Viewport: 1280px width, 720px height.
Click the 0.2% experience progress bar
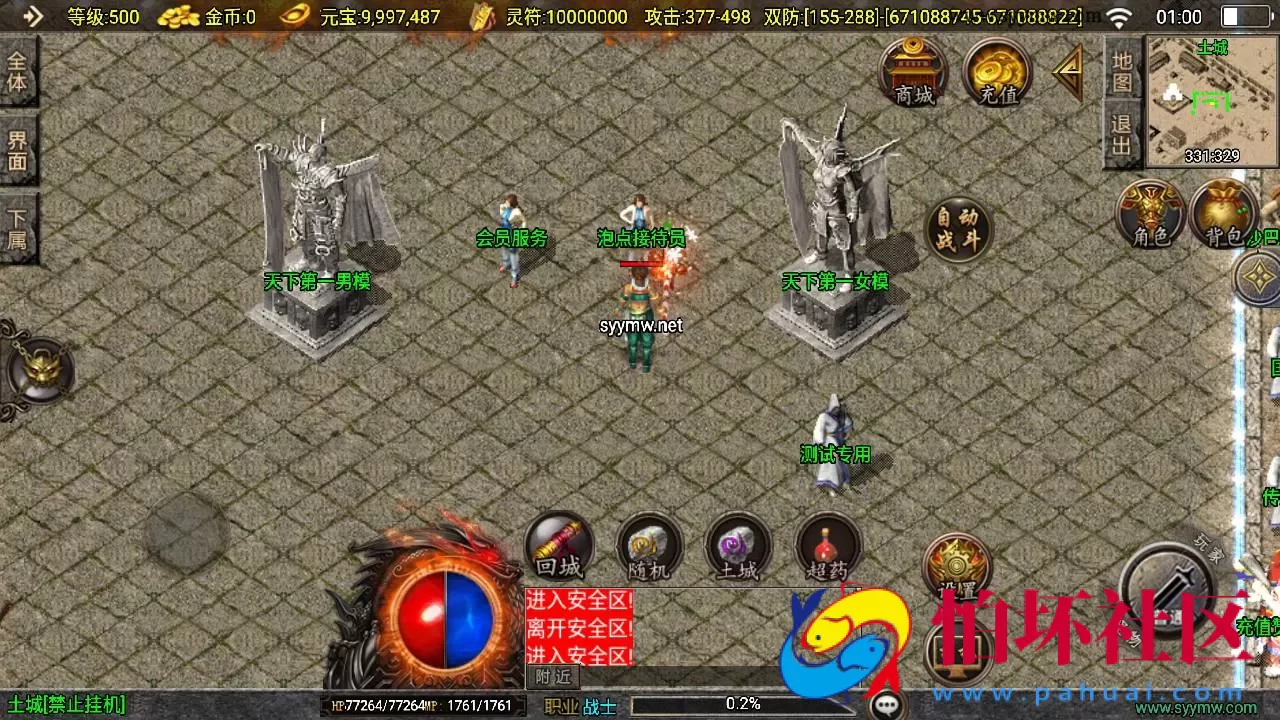(x=742, y=703)
